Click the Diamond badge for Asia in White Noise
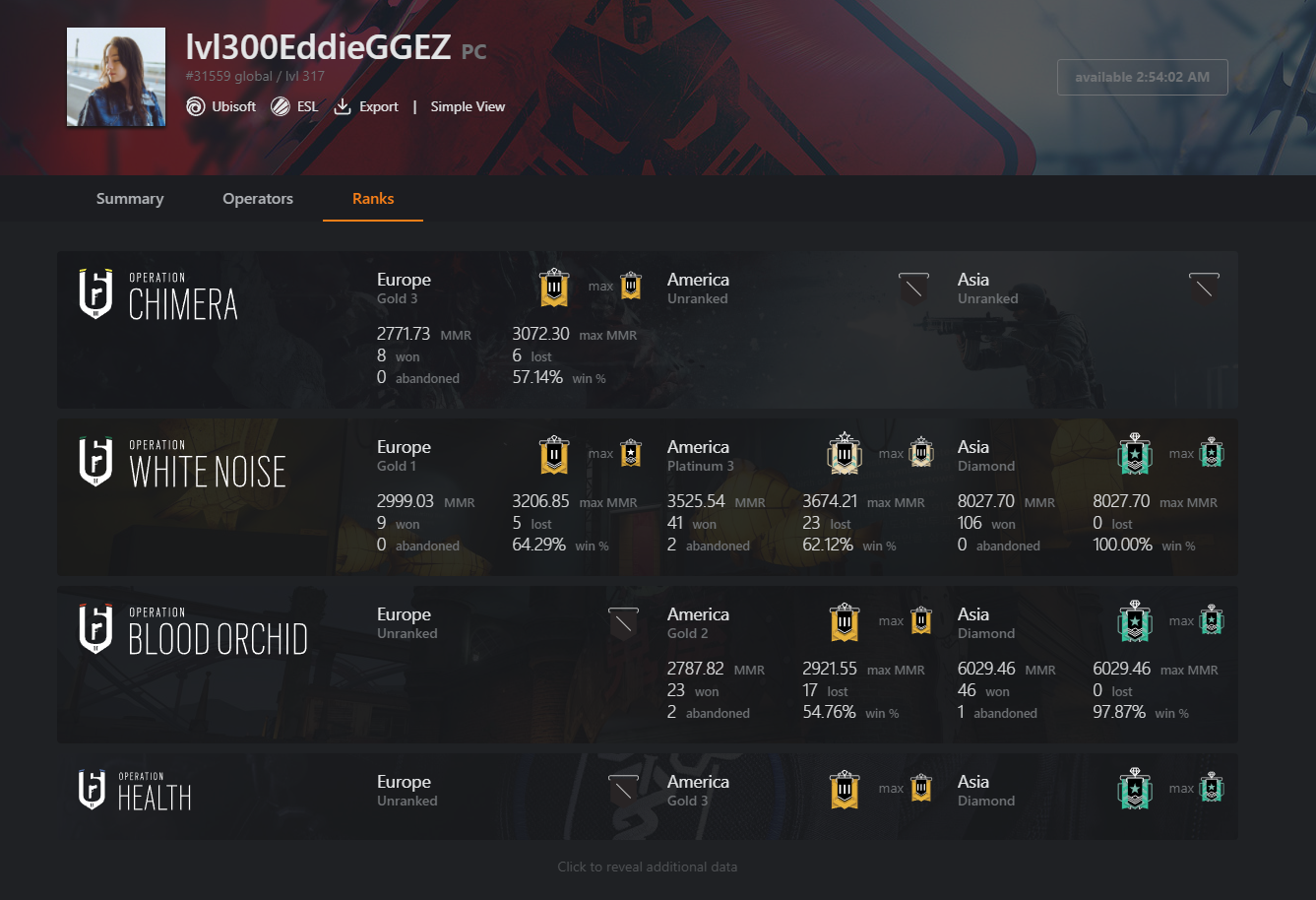1316x900 pixels. click(1135, 455)
